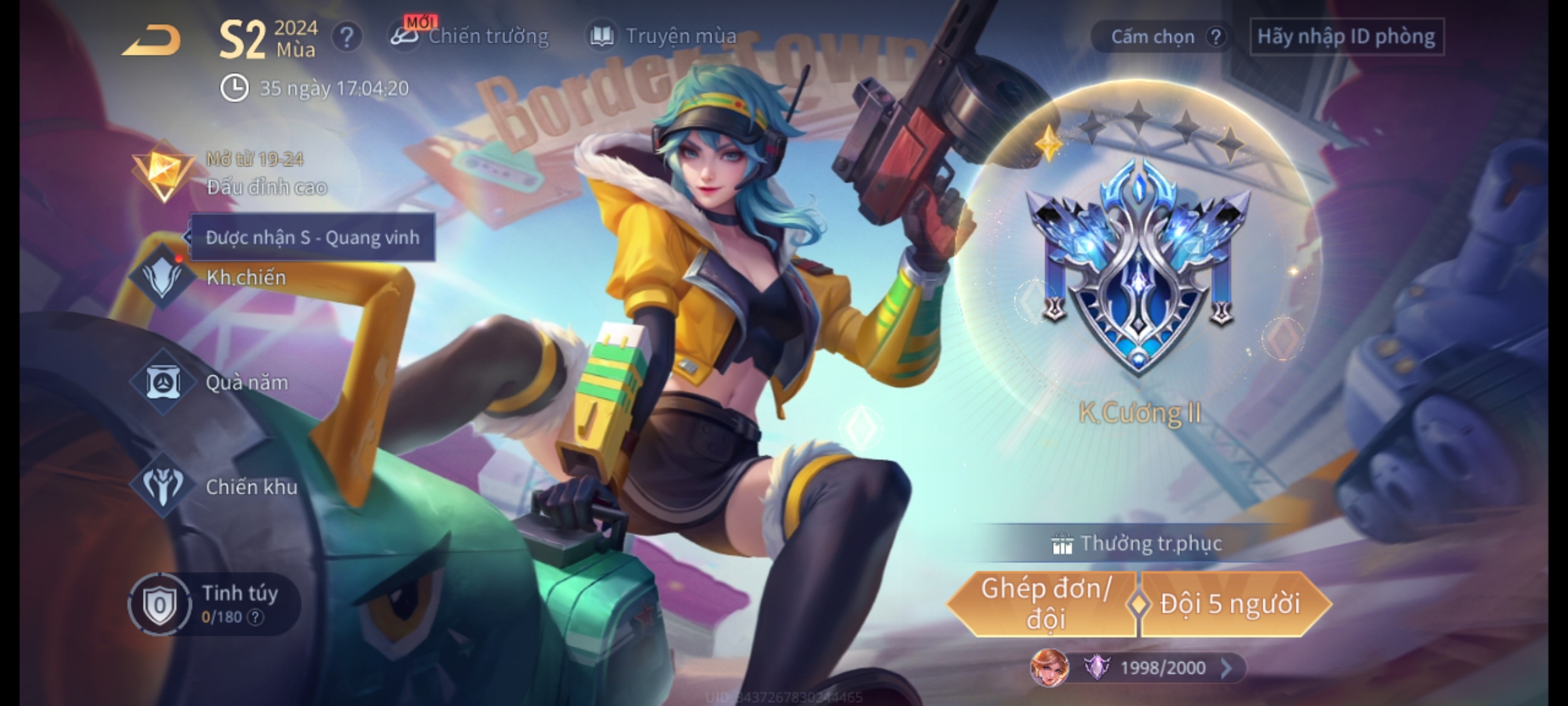The height and width of the screenshot is (706, 1568).
Task: Open Quà năm yearly rewards
Action: [216, 382]
